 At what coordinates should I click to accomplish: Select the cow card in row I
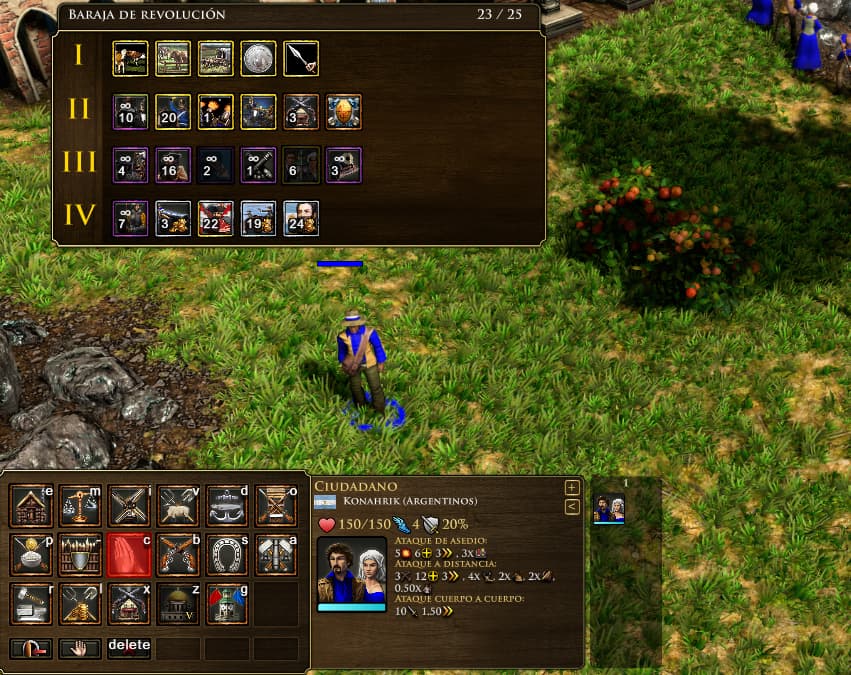click(x=131, y=58)
